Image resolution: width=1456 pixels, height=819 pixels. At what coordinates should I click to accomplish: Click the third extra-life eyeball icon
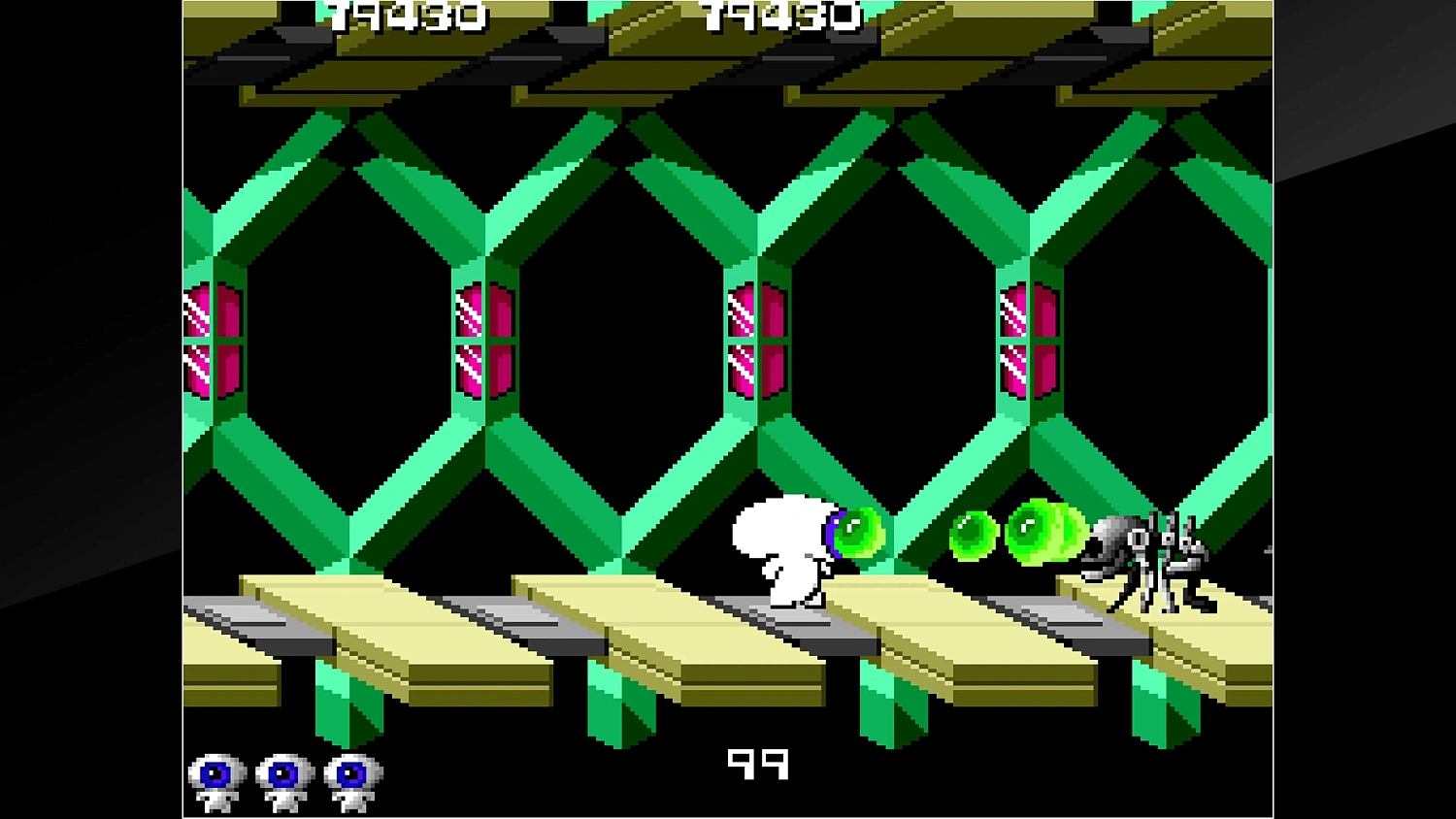click(x=349, y=776)
